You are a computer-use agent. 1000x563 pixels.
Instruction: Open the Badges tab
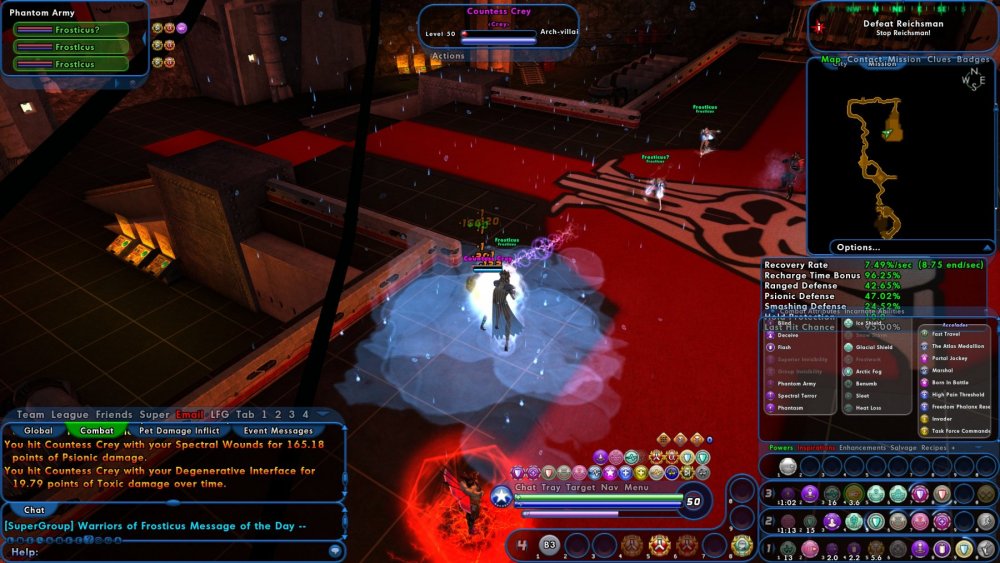(x=973, y=60)
